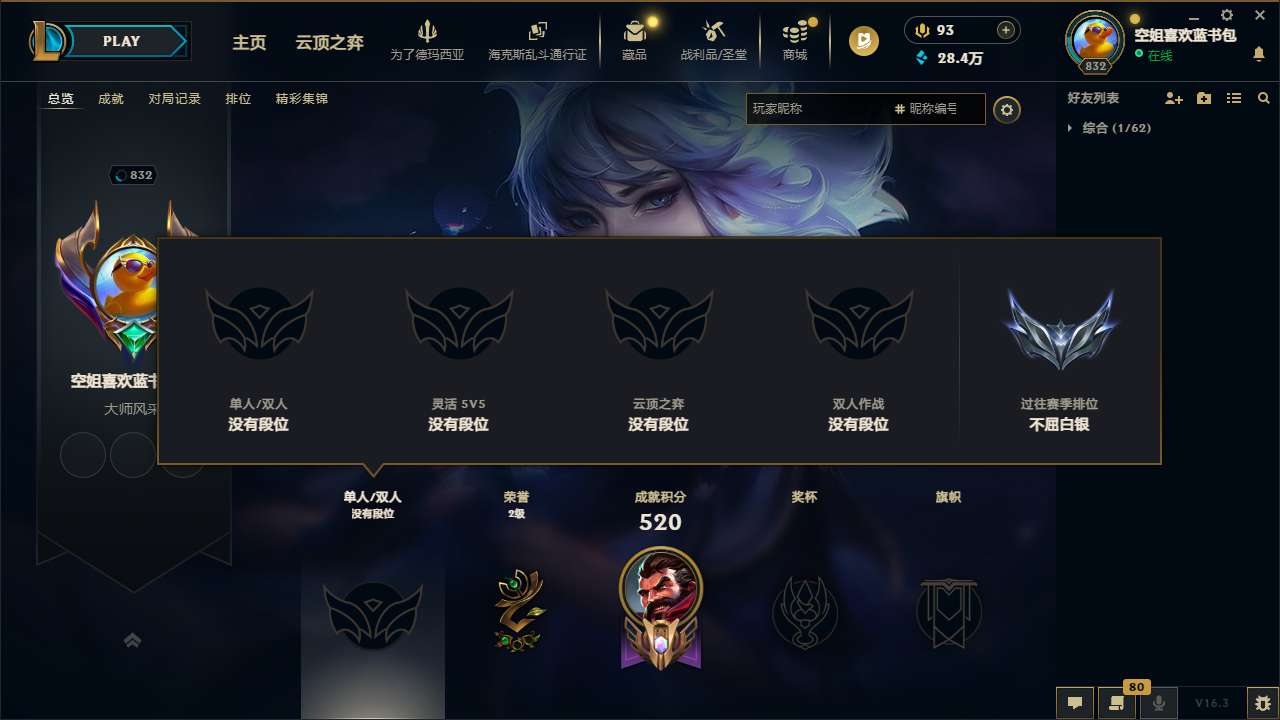Switch to the 对局记录 tab

(x=175, y=99)
